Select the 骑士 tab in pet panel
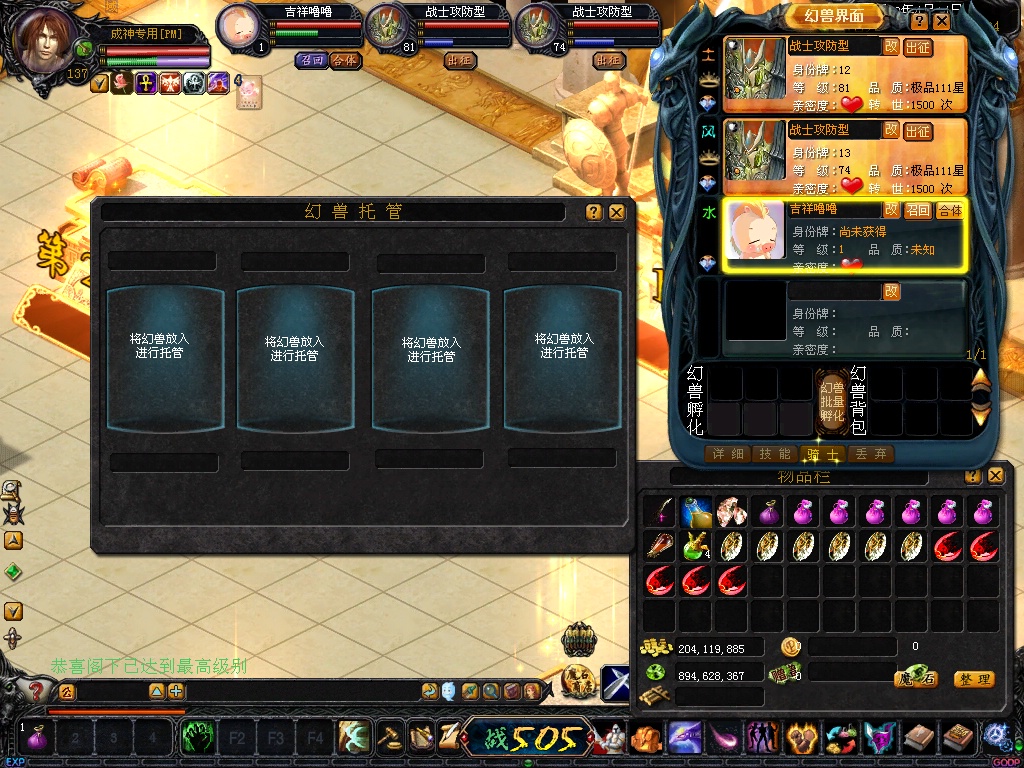 click(x=823, y=454)
